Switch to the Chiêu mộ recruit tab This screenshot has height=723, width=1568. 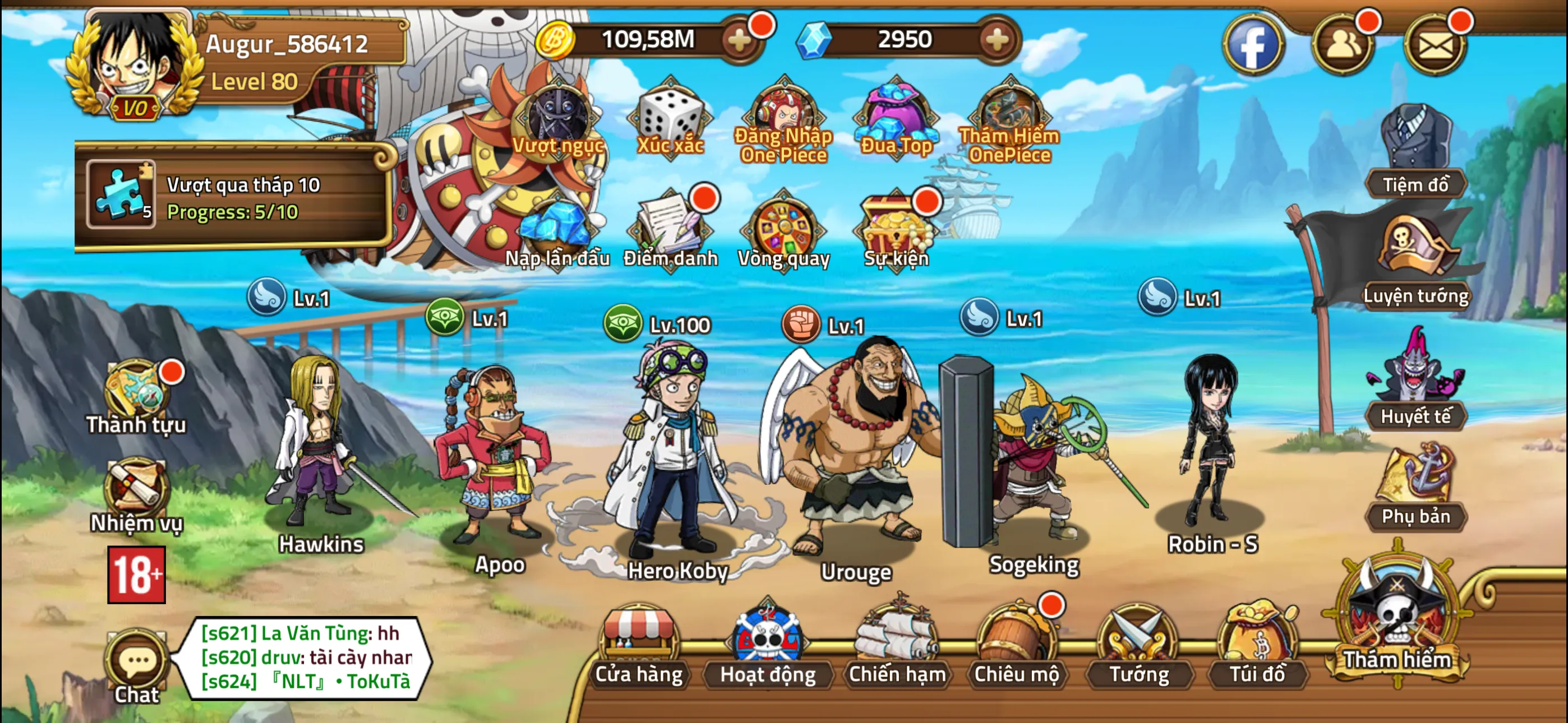[x=1017, y=666]
